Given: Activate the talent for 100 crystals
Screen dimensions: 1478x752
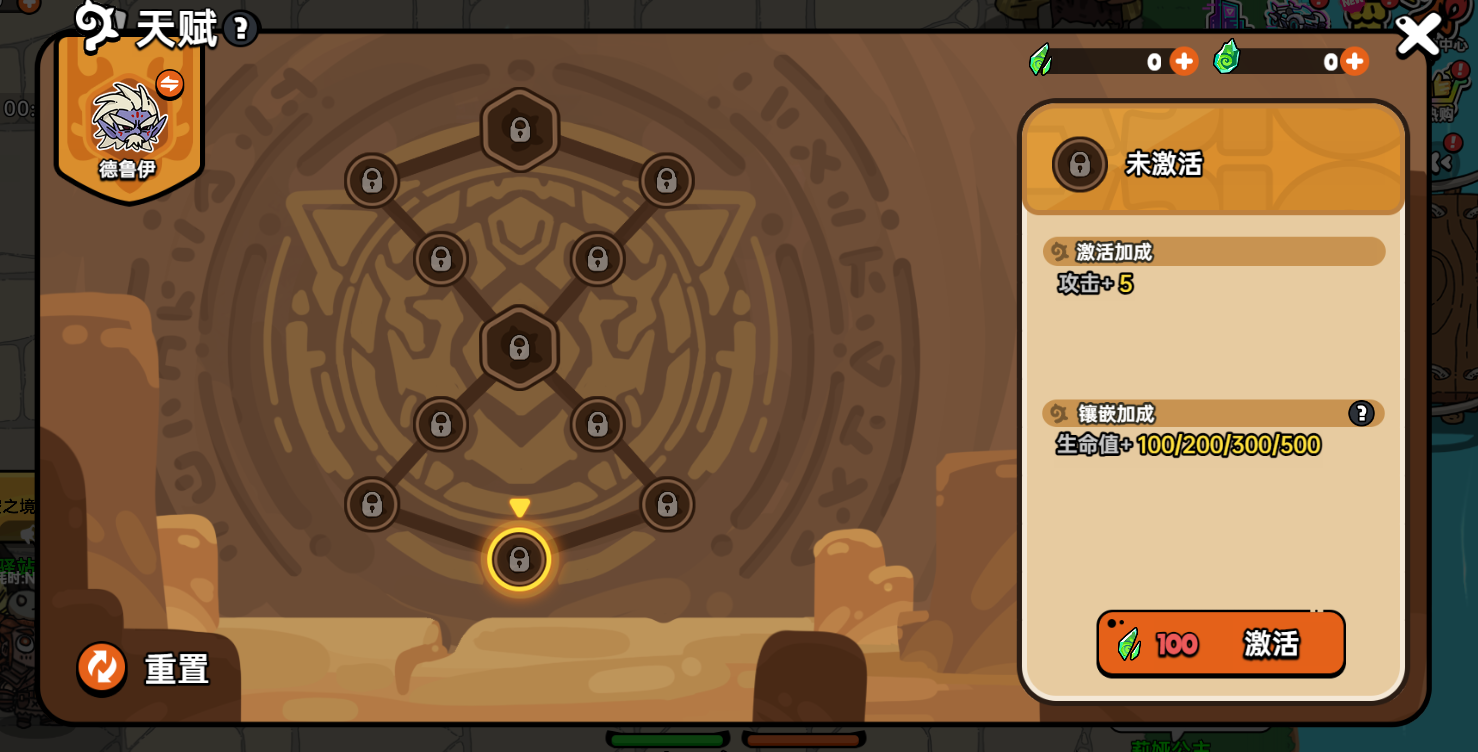Looking at the screenshot, I should click(x=1220, y=644).
